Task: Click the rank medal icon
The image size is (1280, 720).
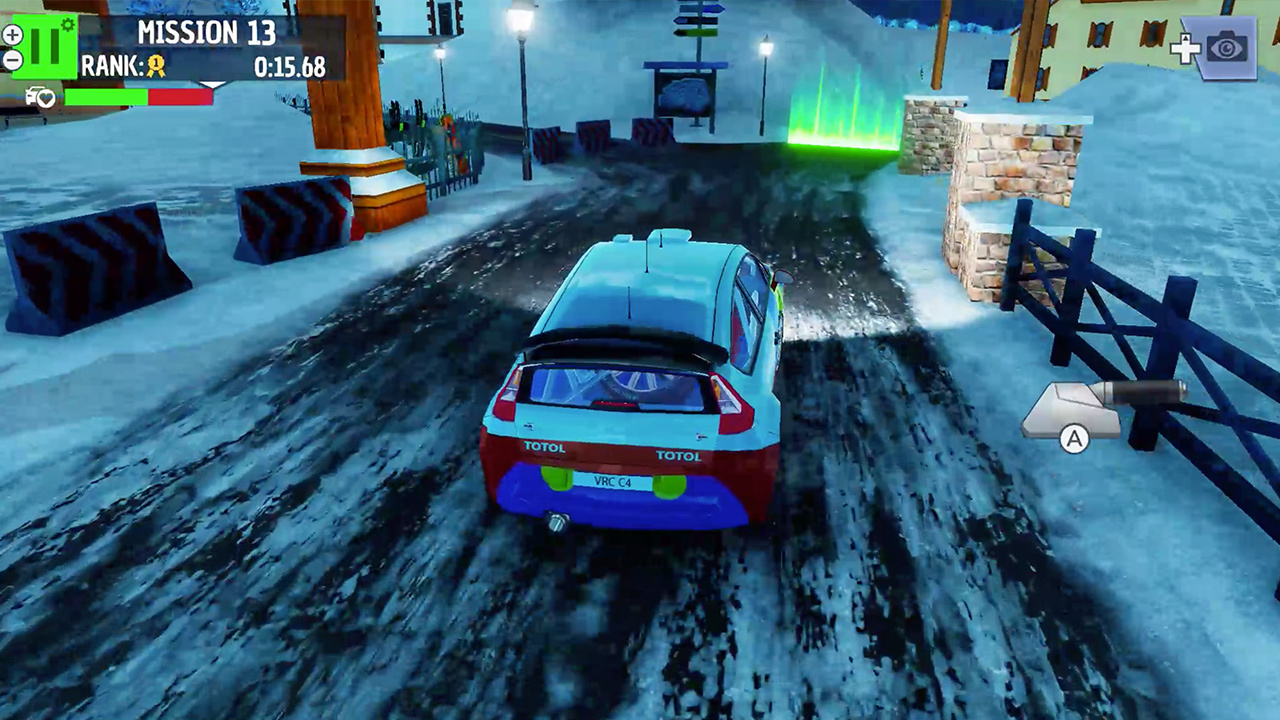Action: pyautogui.click(x=155, y=66)
